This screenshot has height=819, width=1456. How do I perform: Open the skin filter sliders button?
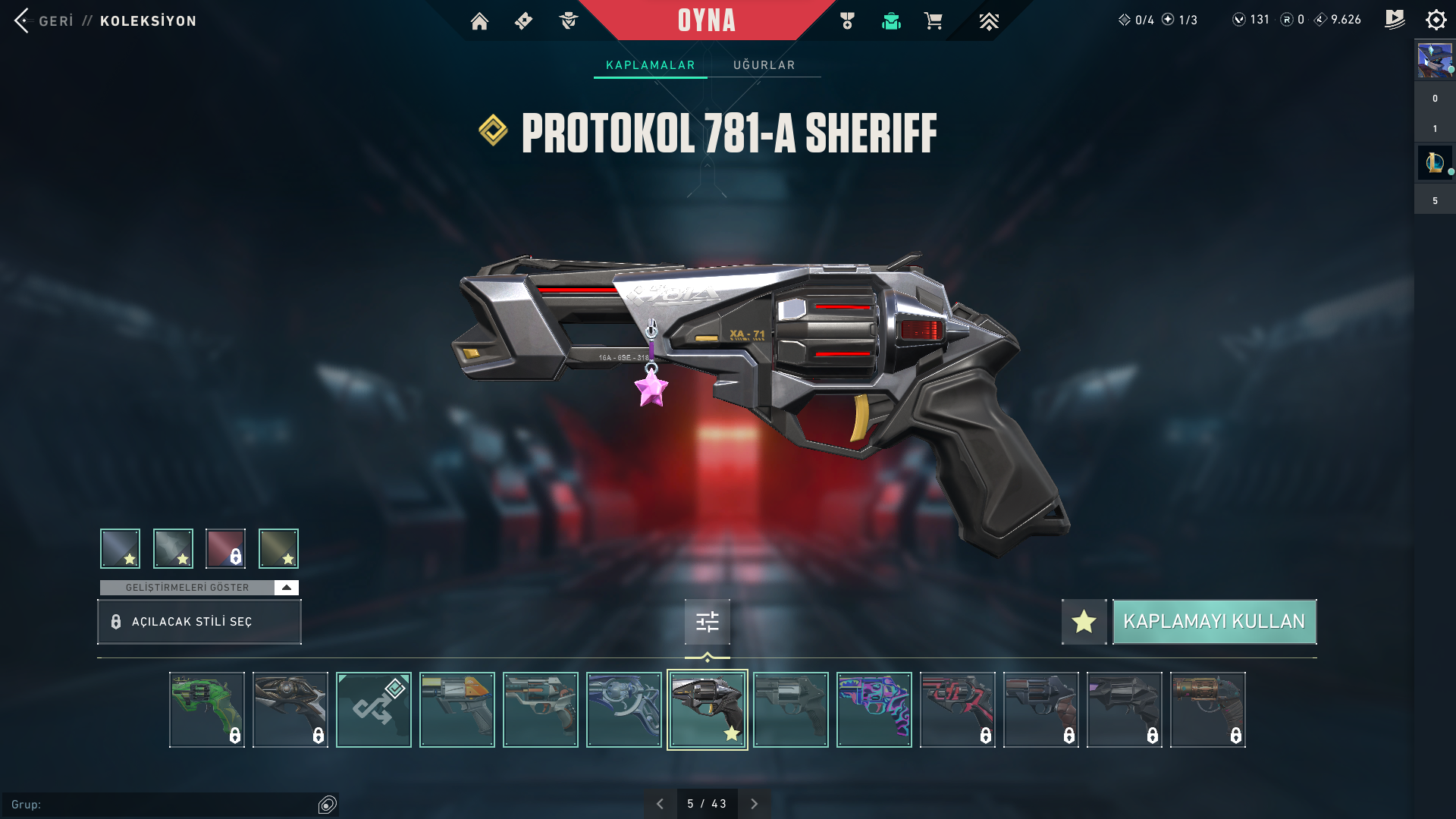[707, 622]
